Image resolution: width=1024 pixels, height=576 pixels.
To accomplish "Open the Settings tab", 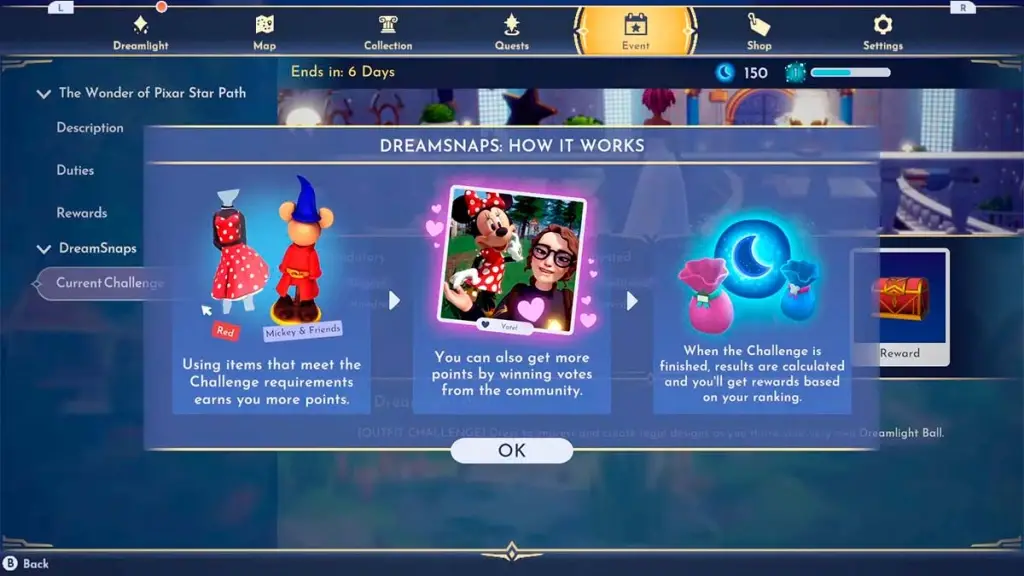I will [882, 32].
